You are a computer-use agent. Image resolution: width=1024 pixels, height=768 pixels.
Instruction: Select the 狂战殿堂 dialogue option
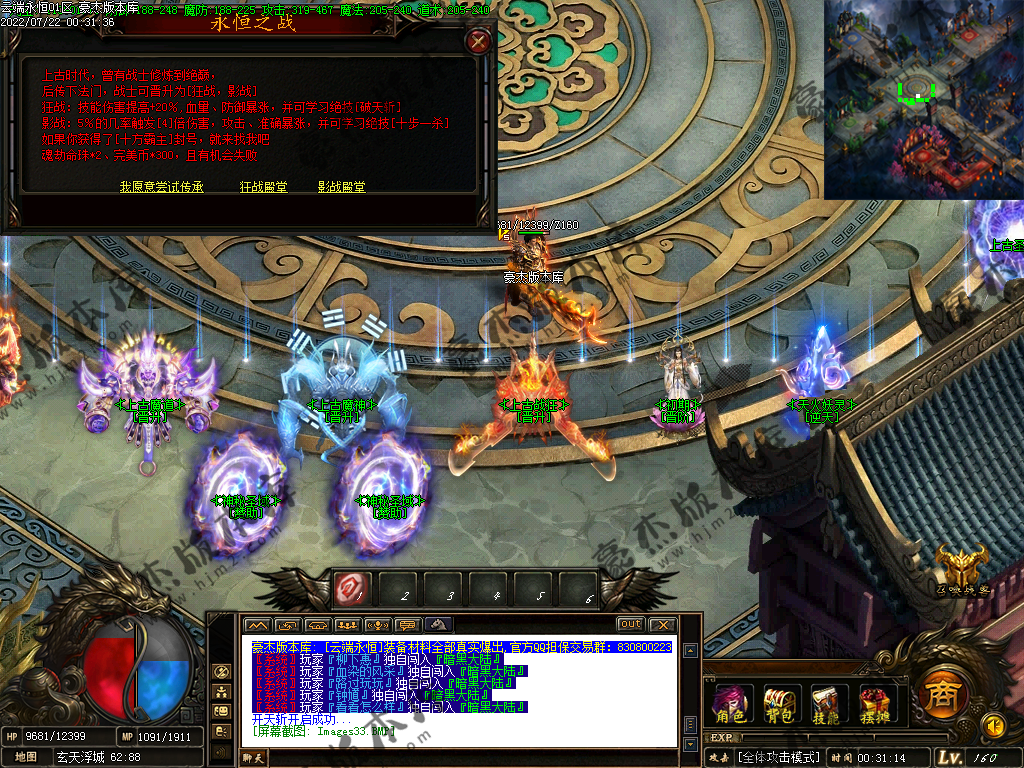(x=263, y=187)
